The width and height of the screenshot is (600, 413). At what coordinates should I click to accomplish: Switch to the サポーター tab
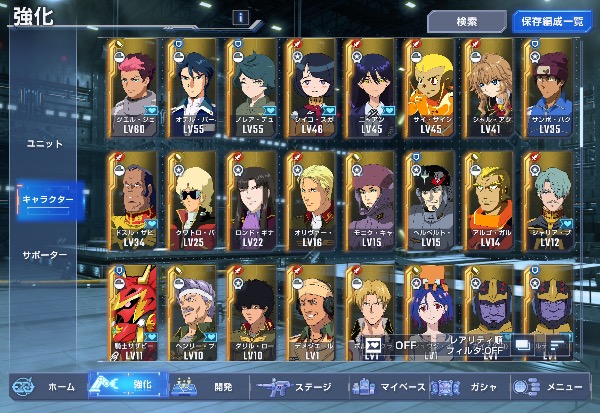[45, 255]
